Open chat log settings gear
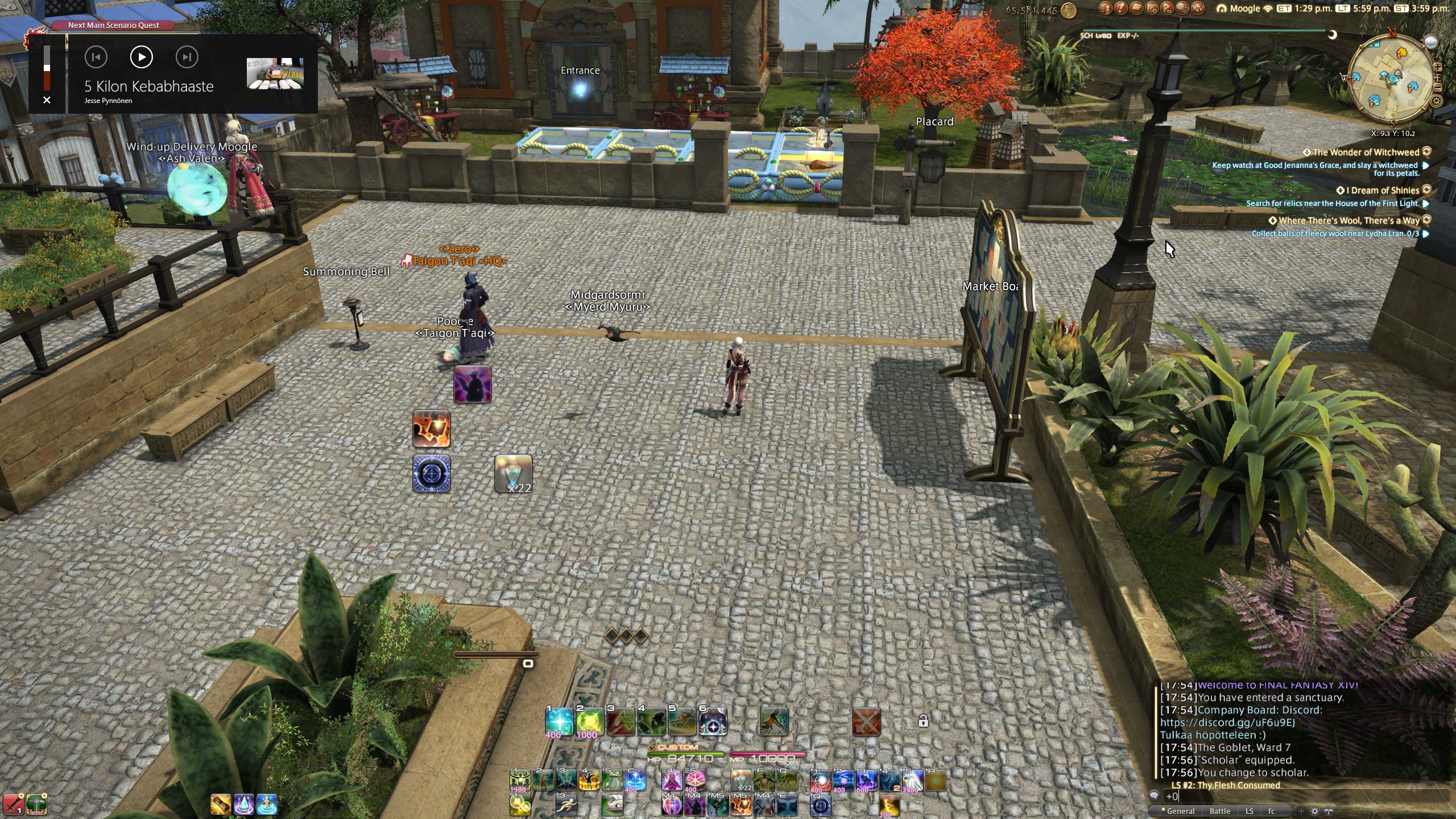1456x819 pixels. [1314, 812]
